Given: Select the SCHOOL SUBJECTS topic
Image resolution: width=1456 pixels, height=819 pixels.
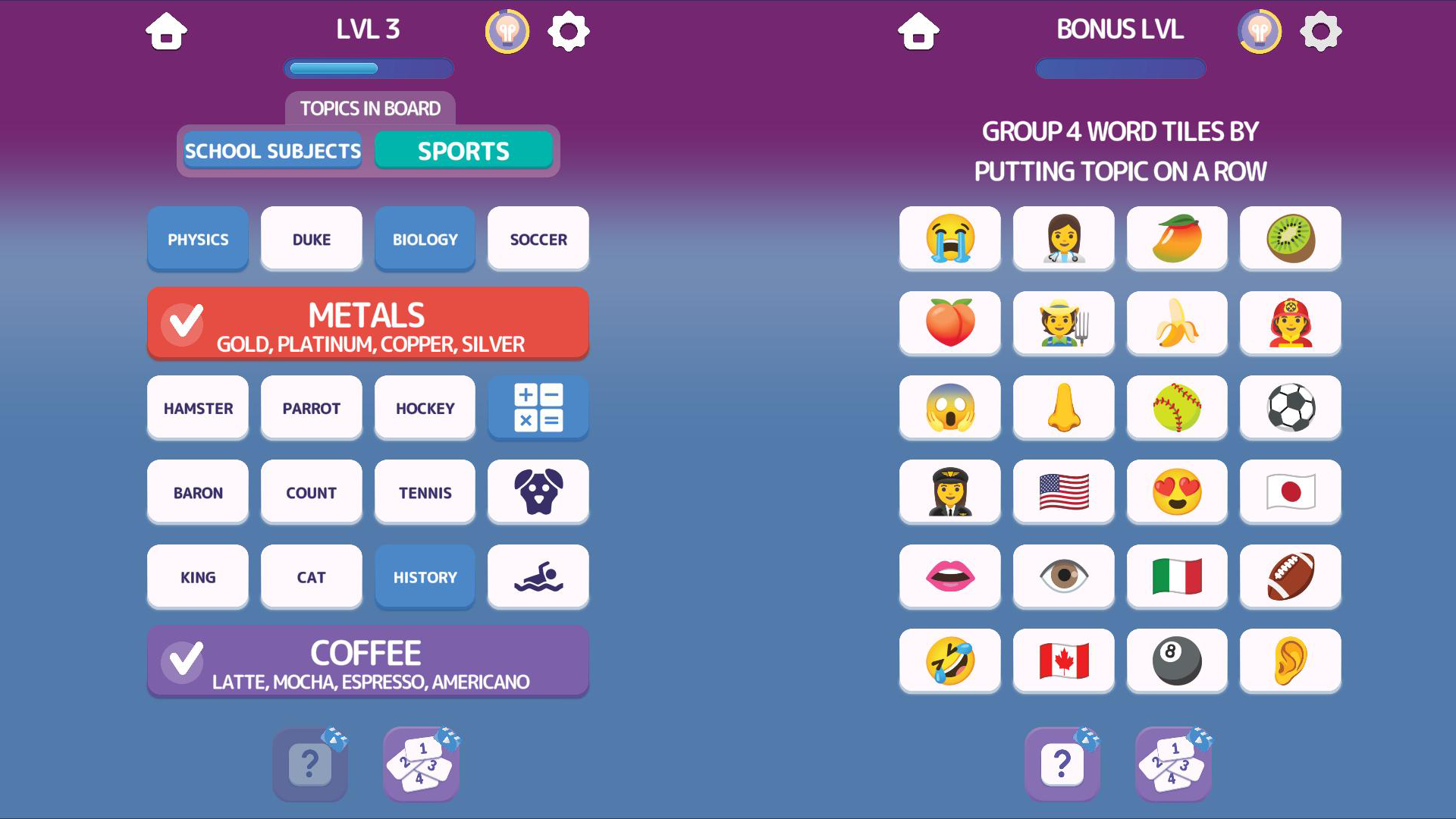Looking at the screenshot, I should tap(273, 150).
